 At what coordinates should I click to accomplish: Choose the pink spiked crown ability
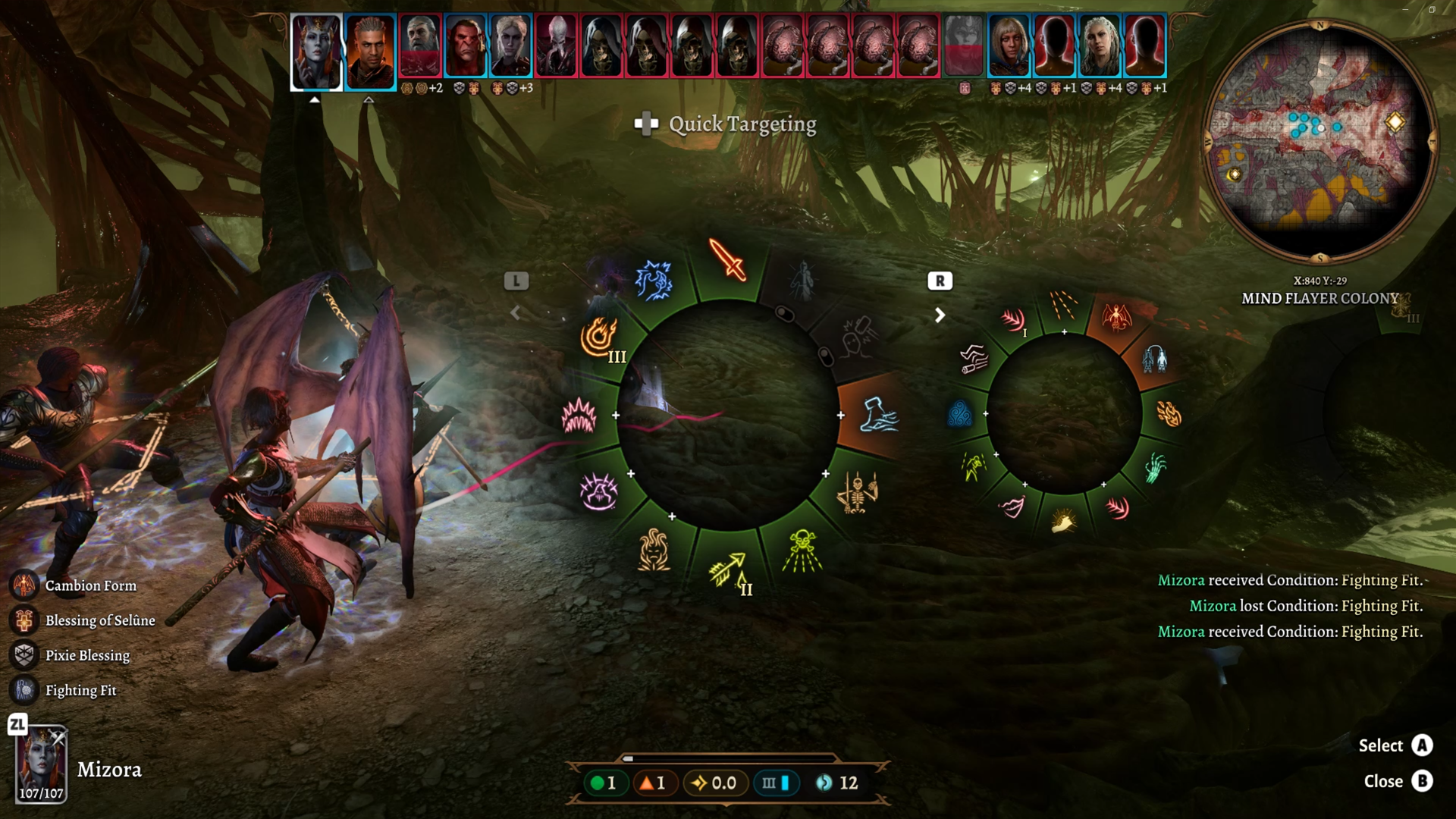pos(579,416)
